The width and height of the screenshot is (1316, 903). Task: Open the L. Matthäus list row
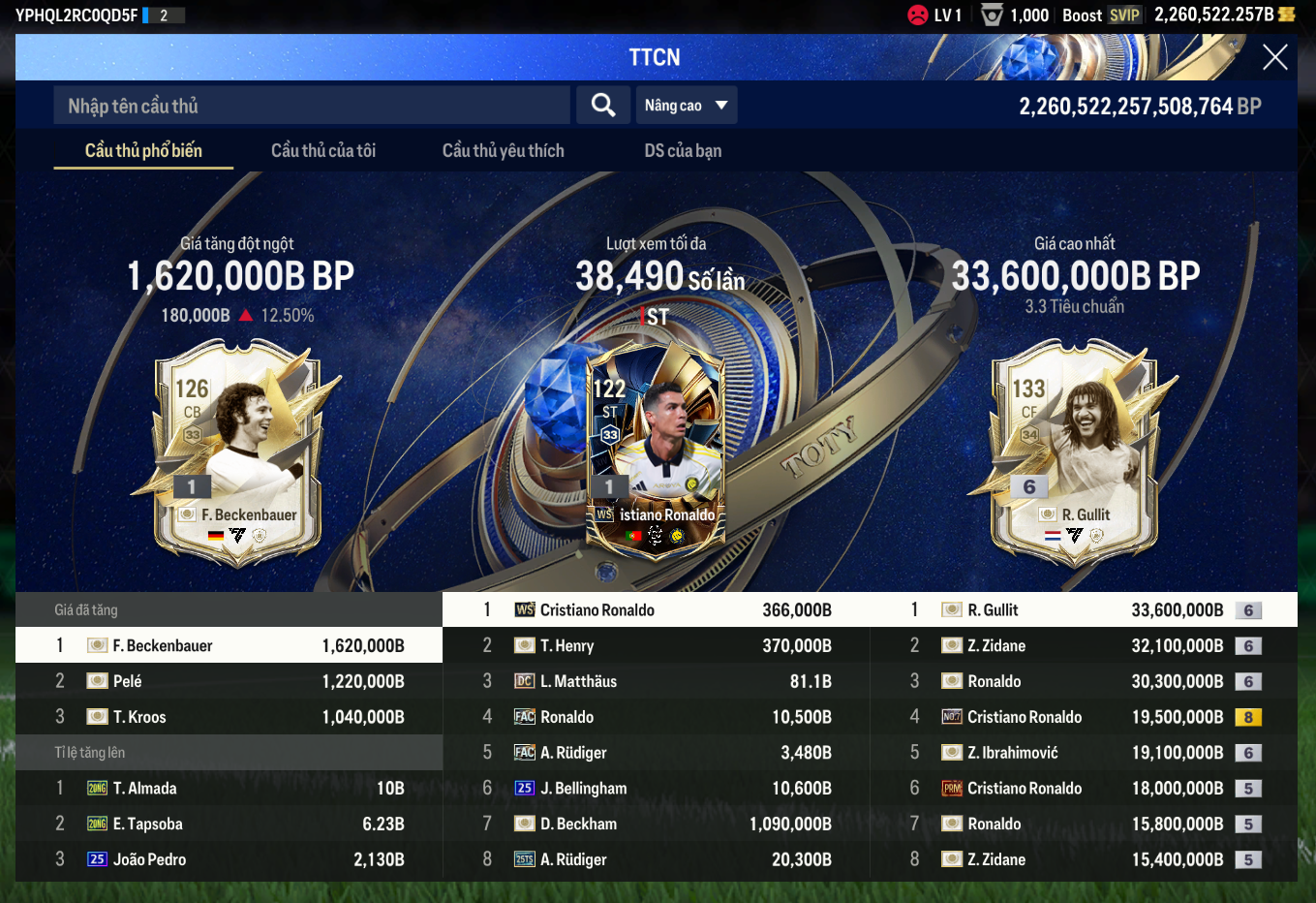[656, 682]
